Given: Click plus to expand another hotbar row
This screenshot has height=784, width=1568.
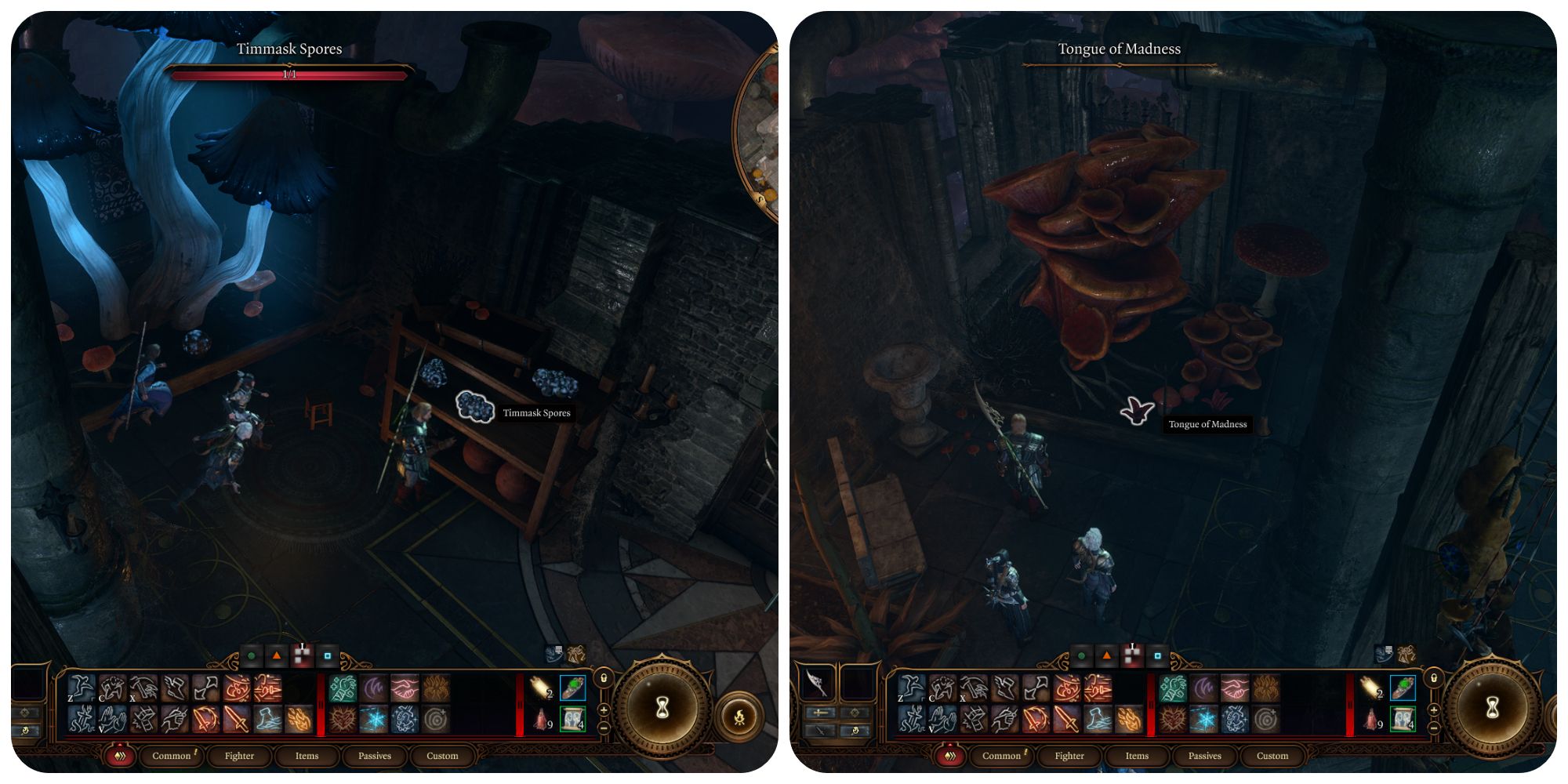Looking at the screenshot, I should [x=604, y=710].
